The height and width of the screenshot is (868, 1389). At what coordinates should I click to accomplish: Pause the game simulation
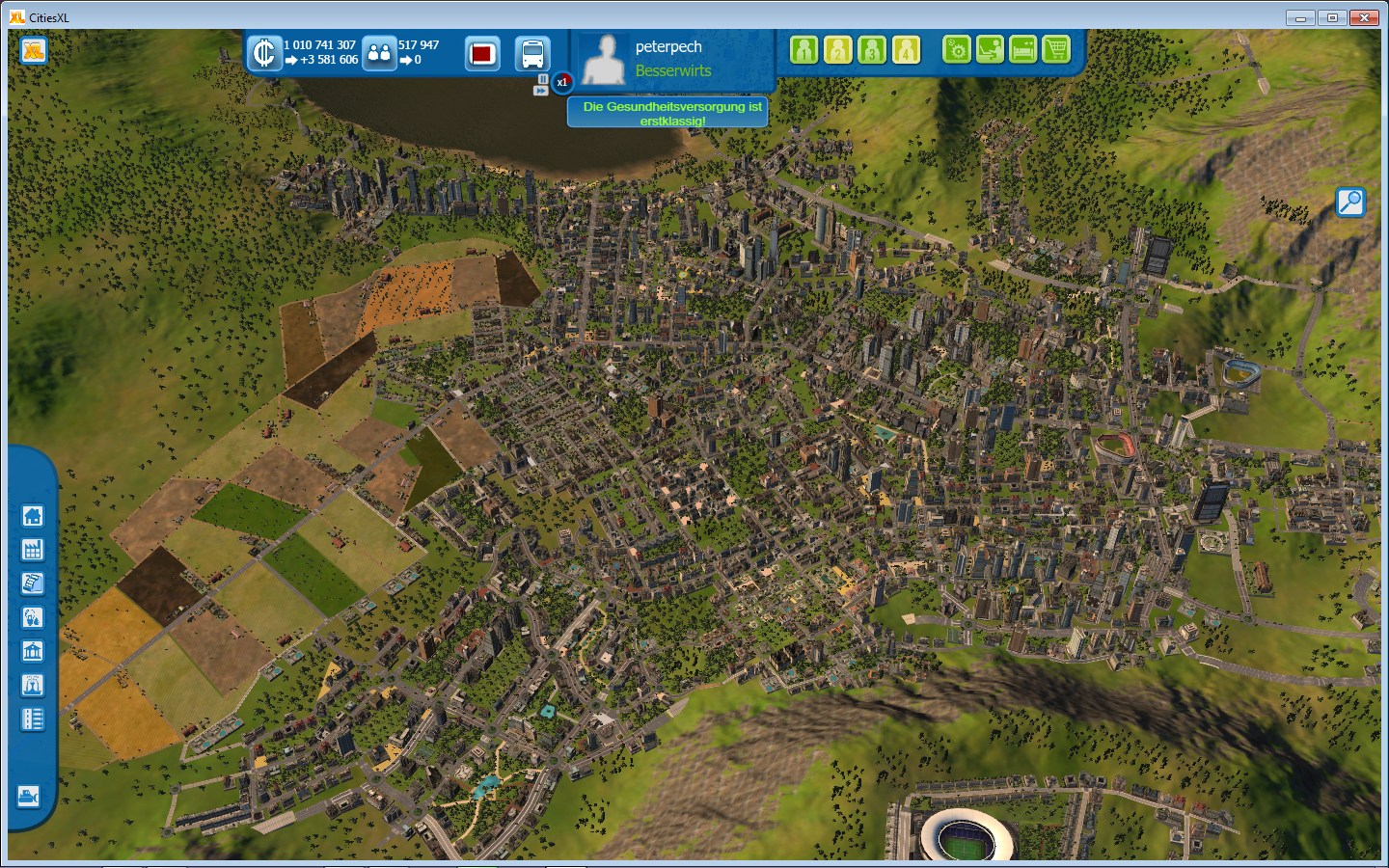tap(543, 78)
